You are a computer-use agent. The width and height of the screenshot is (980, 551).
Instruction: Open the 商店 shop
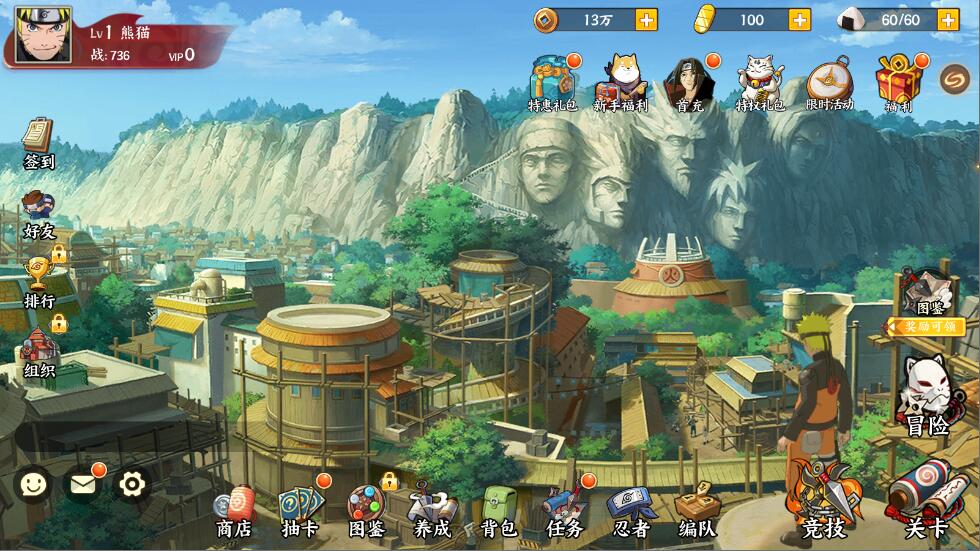235,510
